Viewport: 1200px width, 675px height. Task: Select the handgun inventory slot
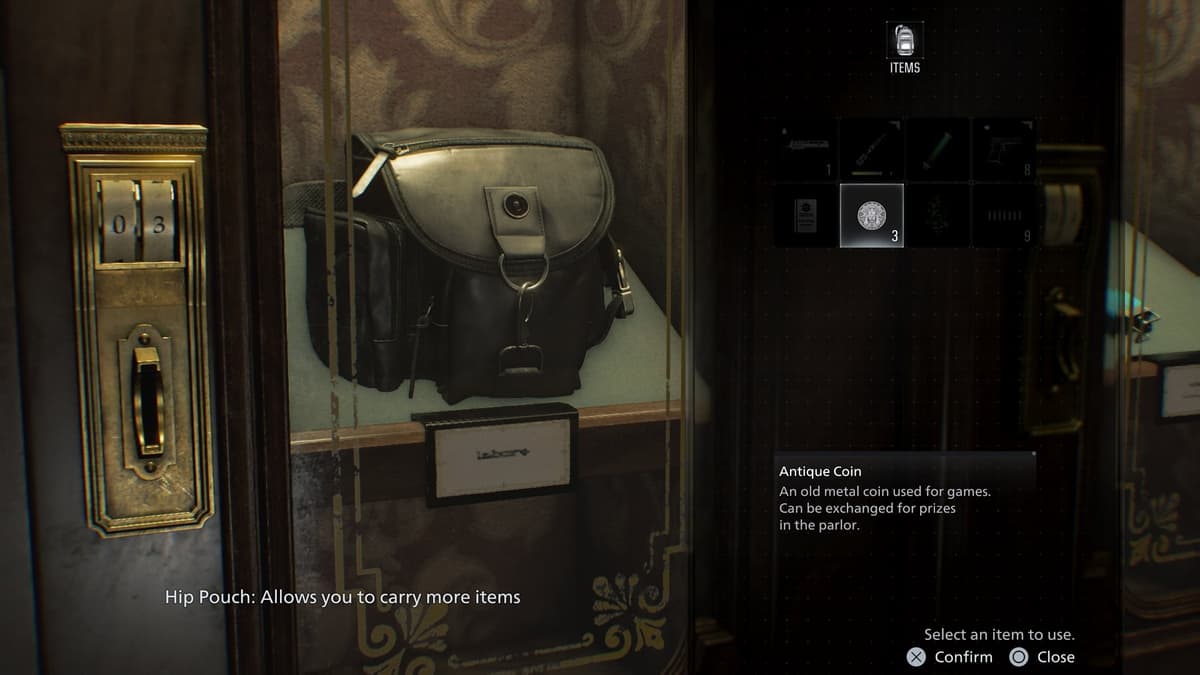tap(1003, 149)
